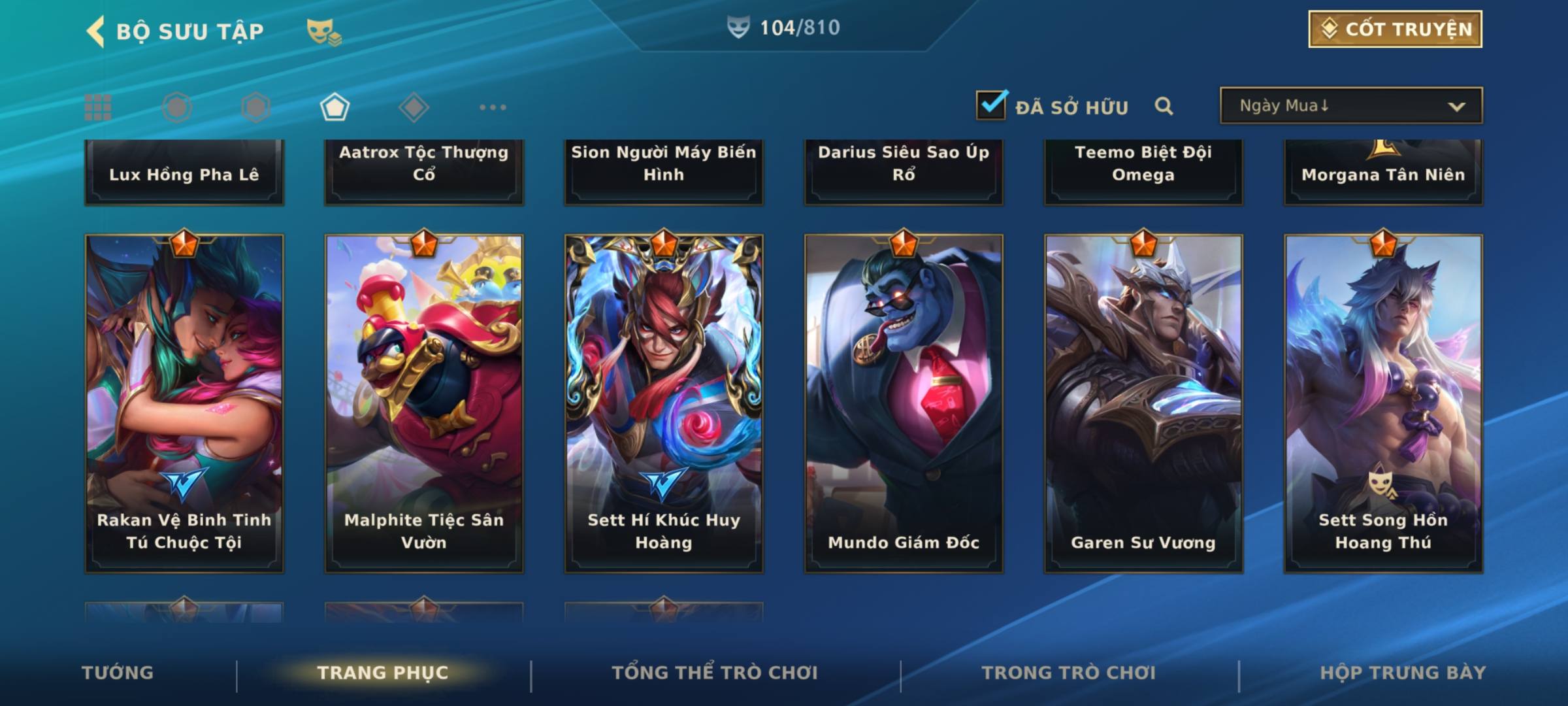
Task: Choose the diamond rarity filter
Action: coord(414,107)
